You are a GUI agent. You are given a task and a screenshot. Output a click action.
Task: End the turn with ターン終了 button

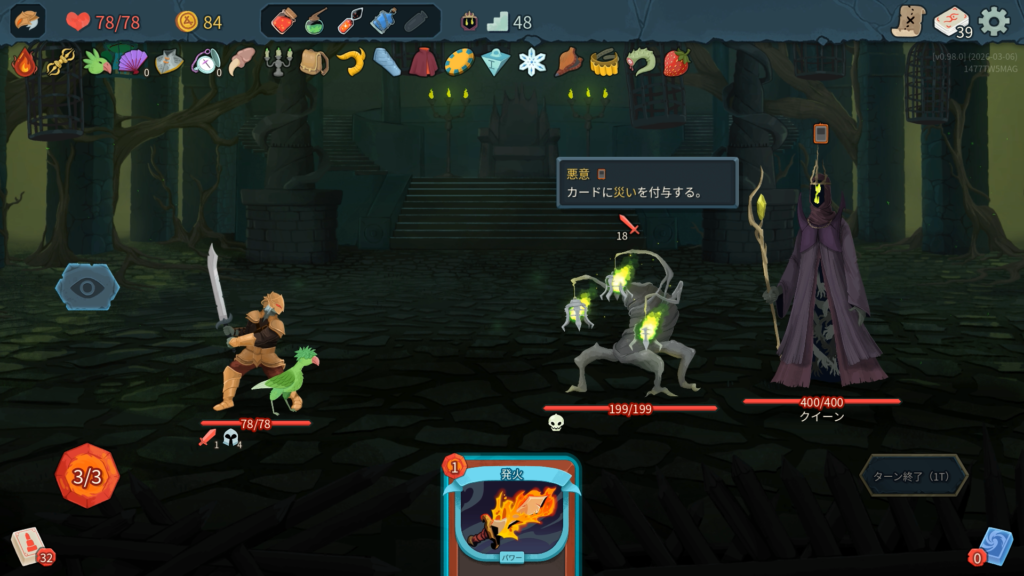coord(913,476)
